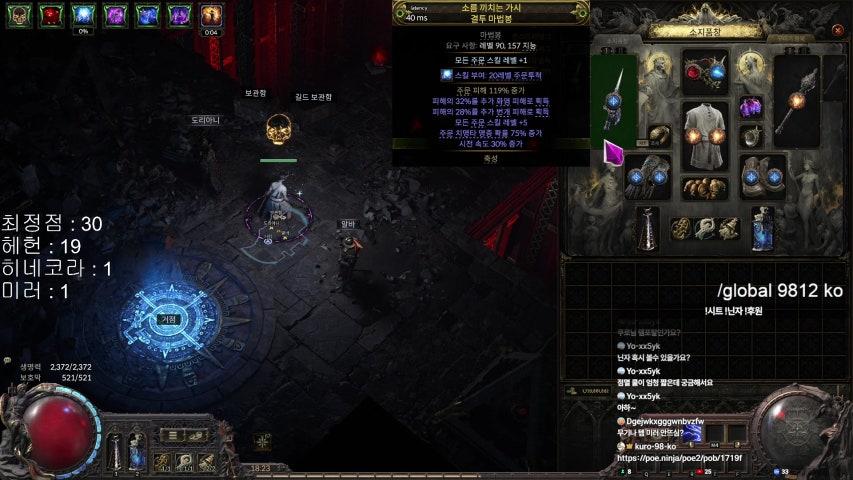This screenshot has width=853, height=480.
Task: Click the pink gem on the cursor
Action: coord(613,154)
